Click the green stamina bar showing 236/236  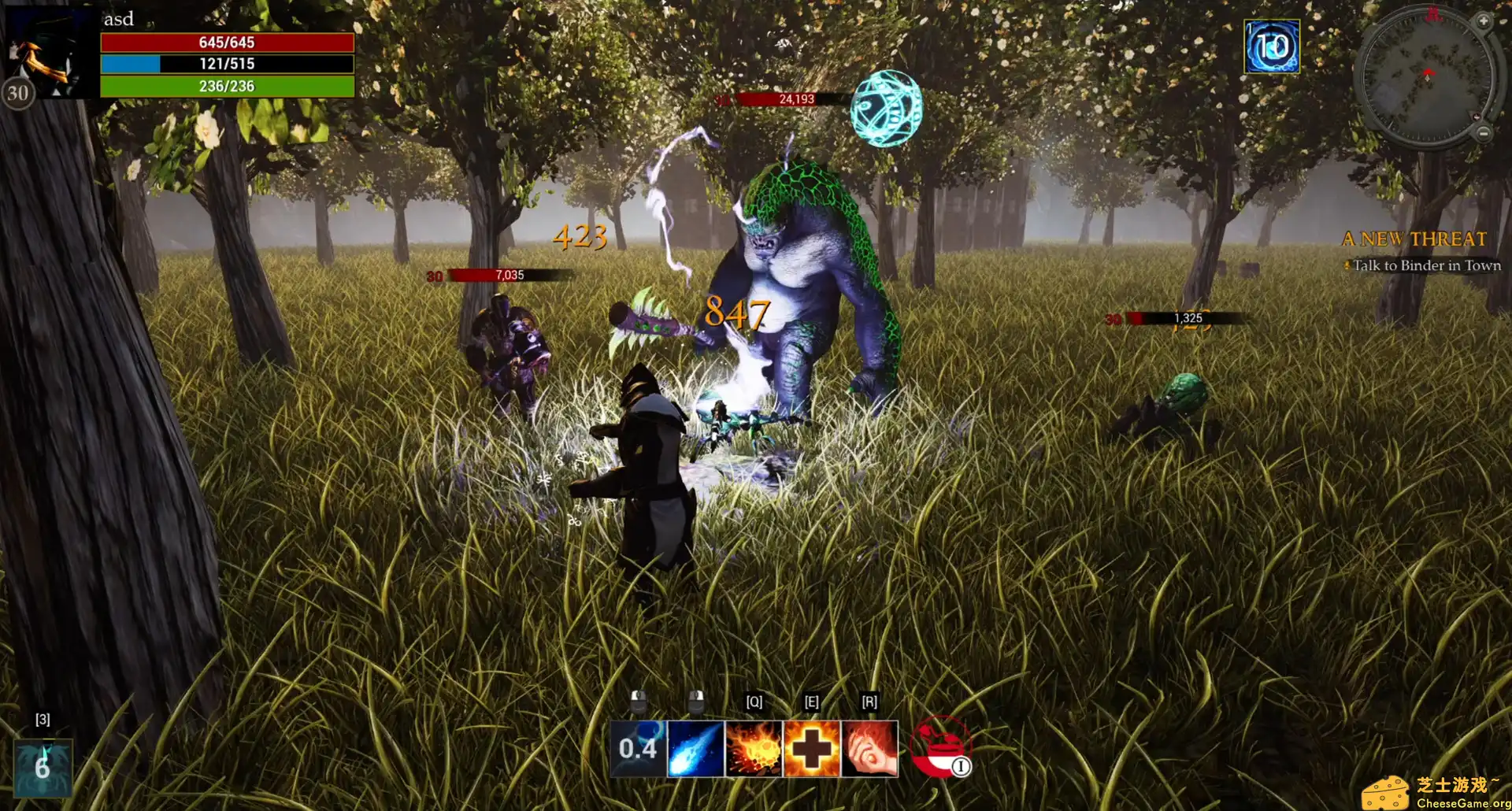tap(227, 87)
